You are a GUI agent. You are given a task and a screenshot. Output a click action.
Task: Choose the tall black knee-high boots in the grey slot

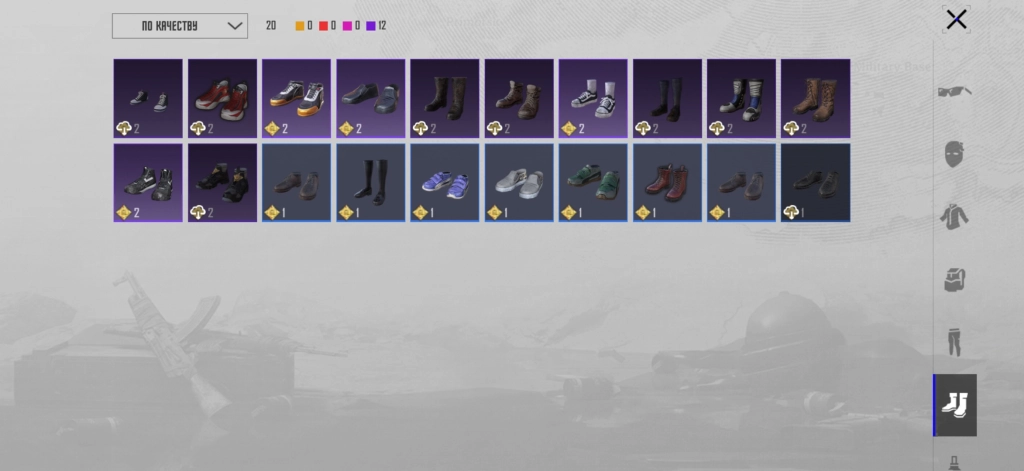370,183
